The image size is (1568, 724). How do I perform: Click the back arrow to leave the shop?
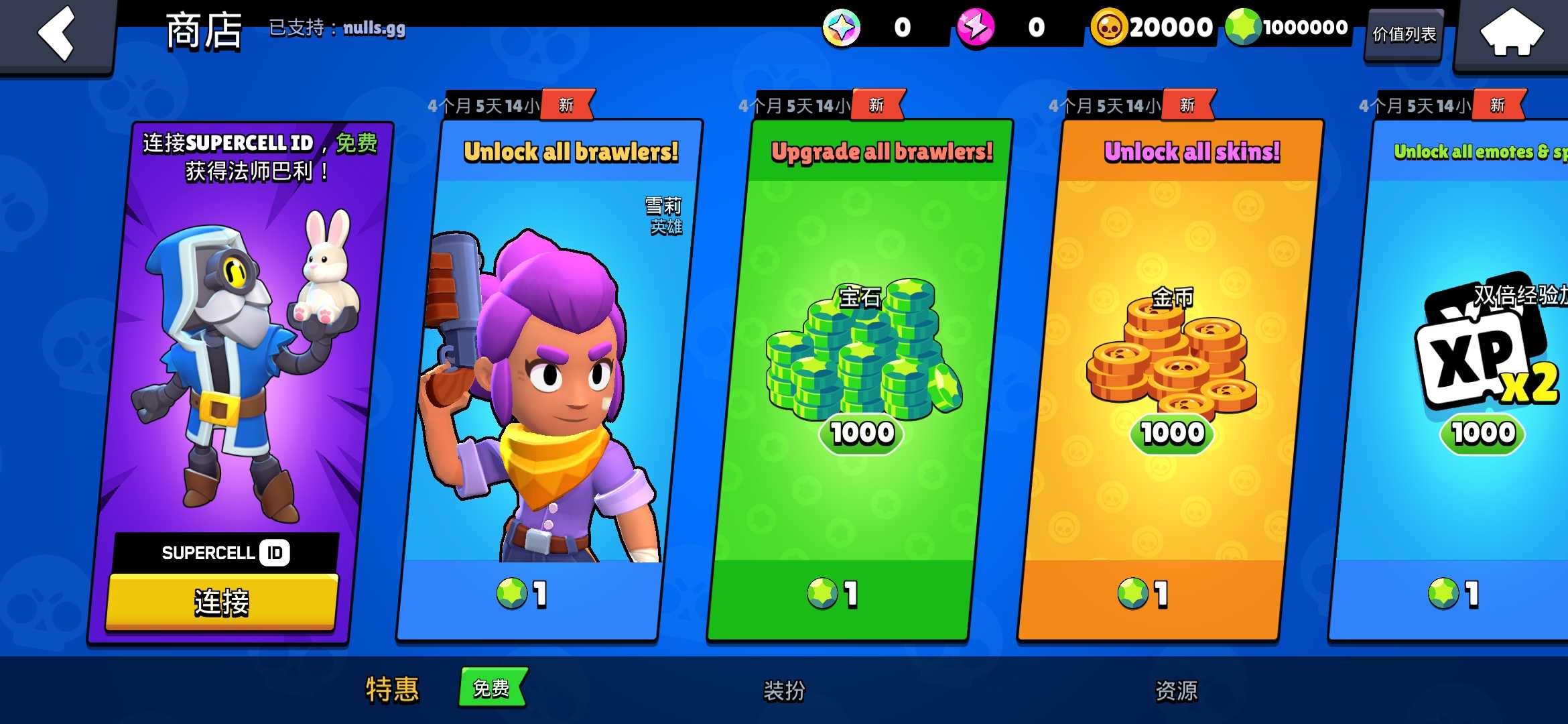[x=57, y=32]
